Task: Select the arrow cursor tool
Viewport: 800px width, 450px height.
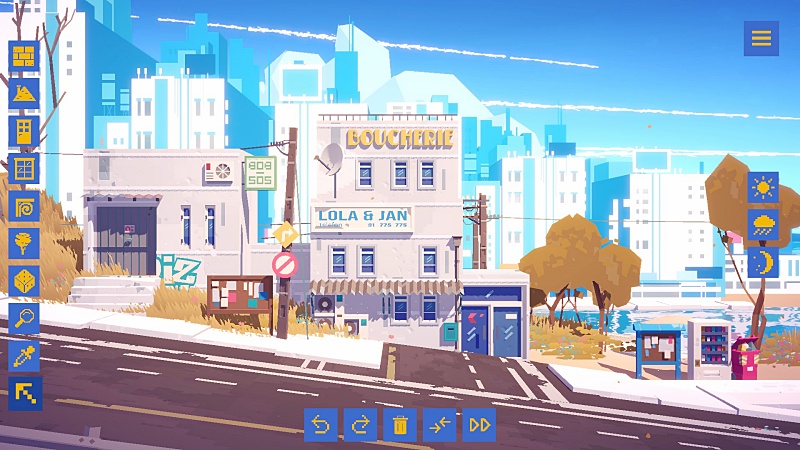Action: click(24, 393)
